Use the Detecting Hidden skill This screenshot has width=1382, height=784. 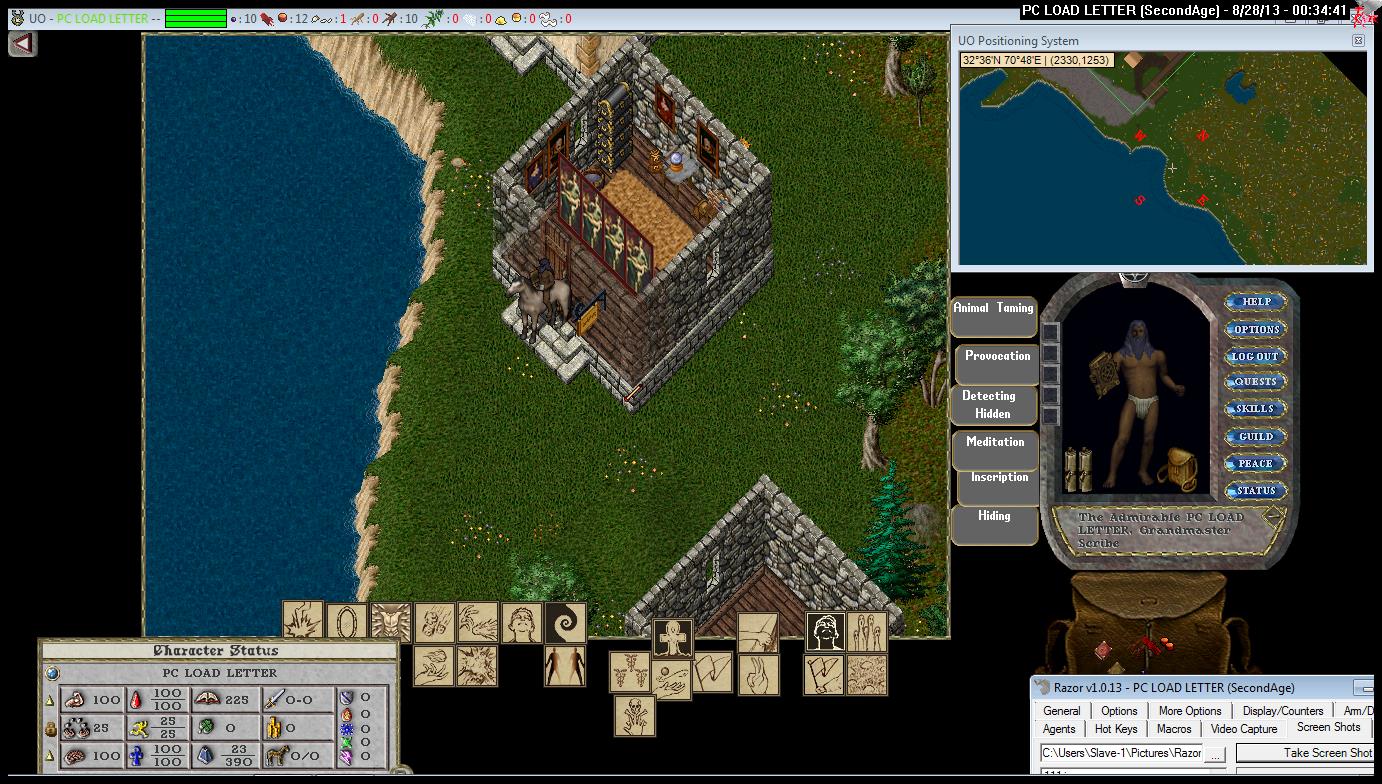(x=993, y=405)
